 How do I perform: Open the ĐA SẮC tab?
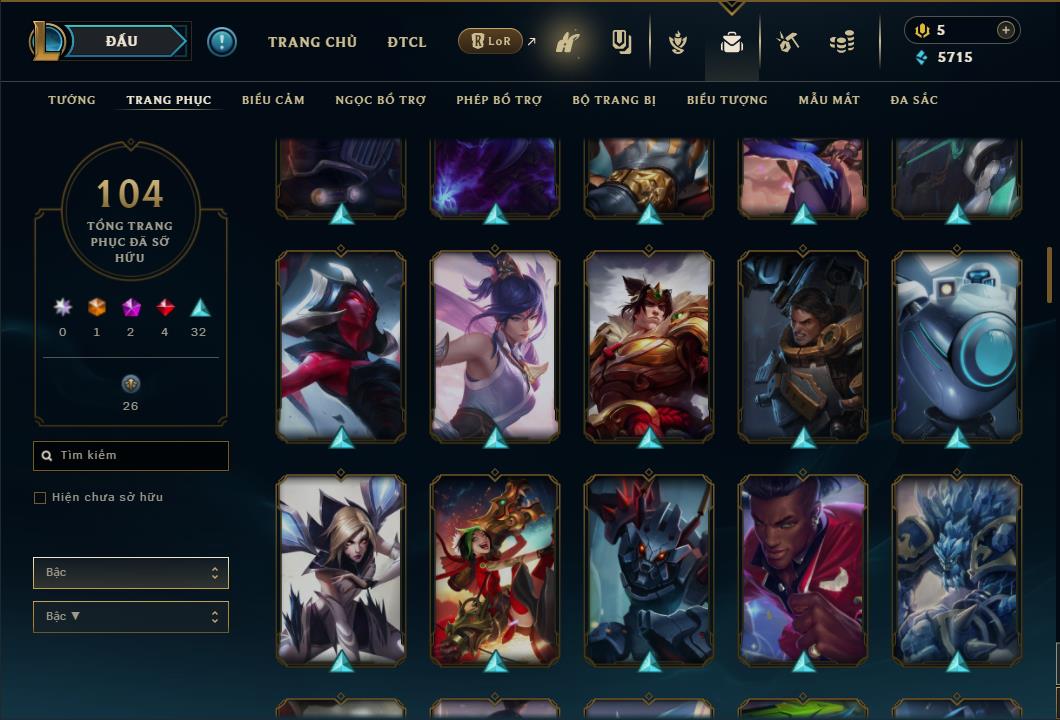[914, 100]
